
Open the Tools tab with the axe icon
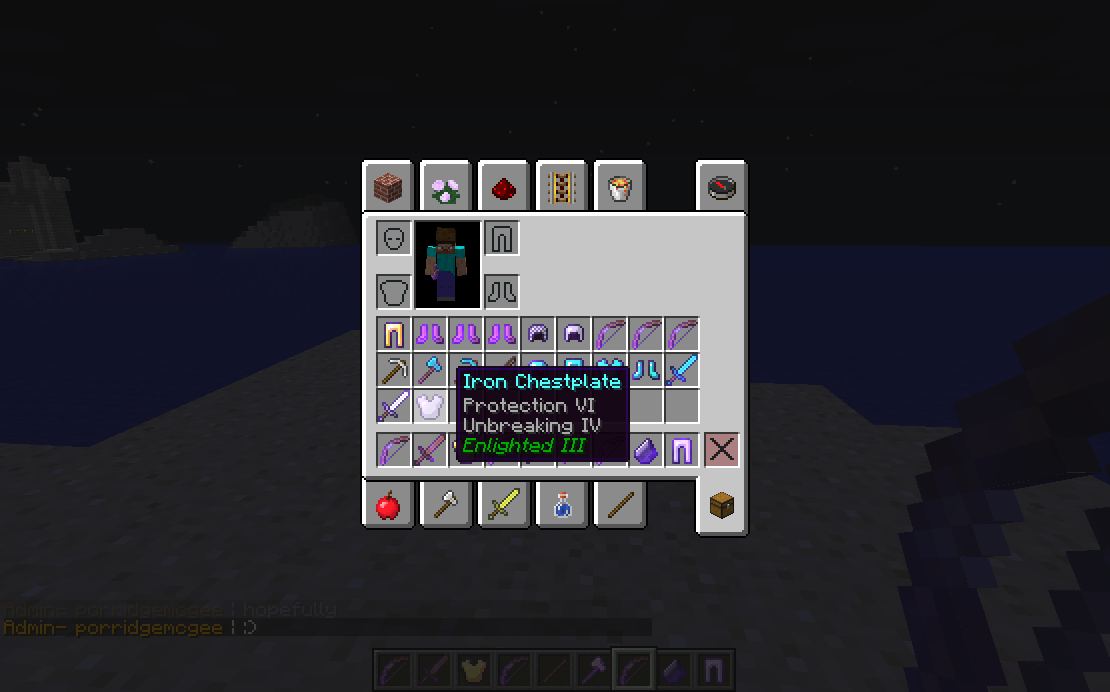coord(445,506)
